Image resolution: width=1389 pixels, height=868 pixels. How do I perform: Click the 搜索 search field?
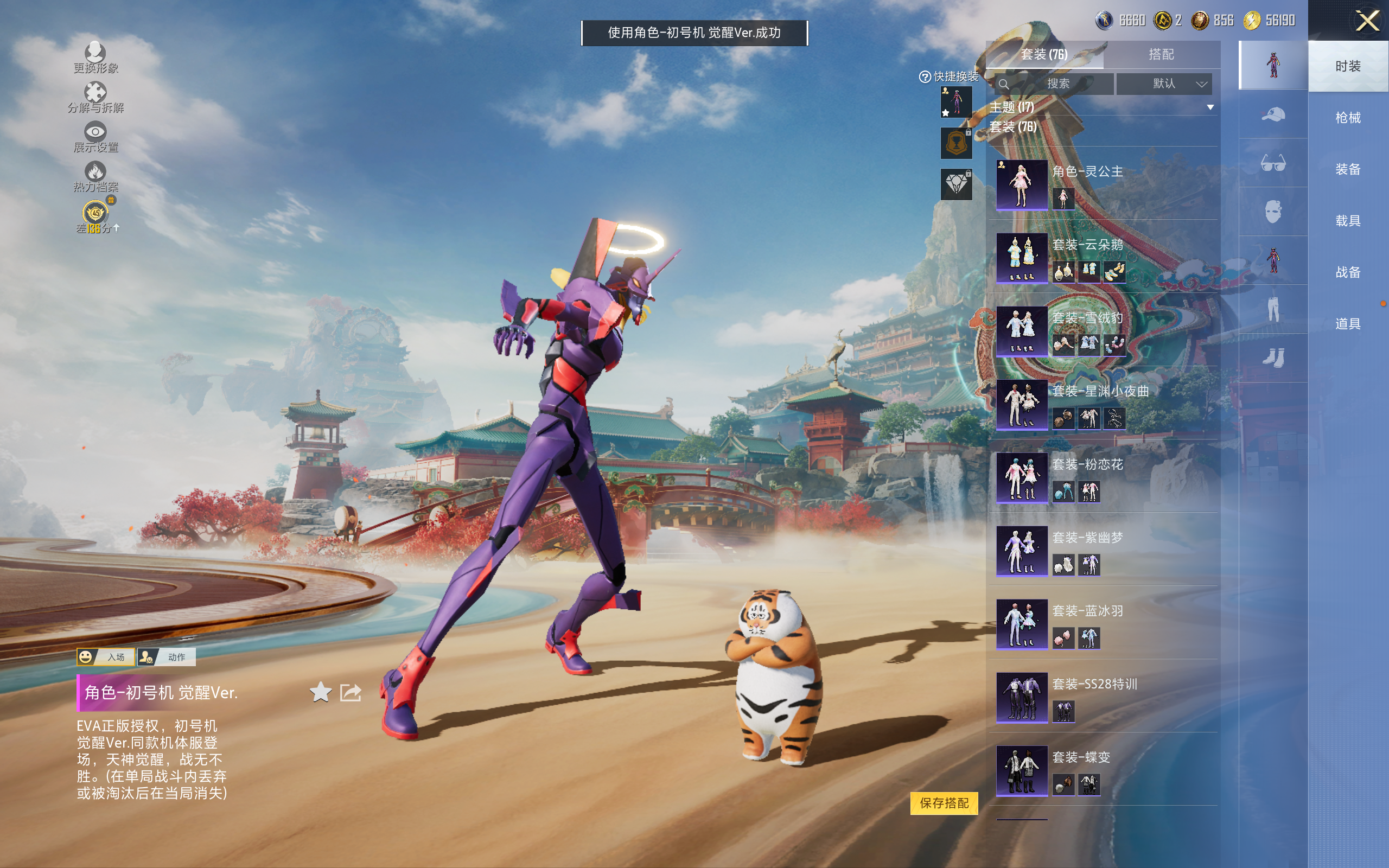(1057, 84)
